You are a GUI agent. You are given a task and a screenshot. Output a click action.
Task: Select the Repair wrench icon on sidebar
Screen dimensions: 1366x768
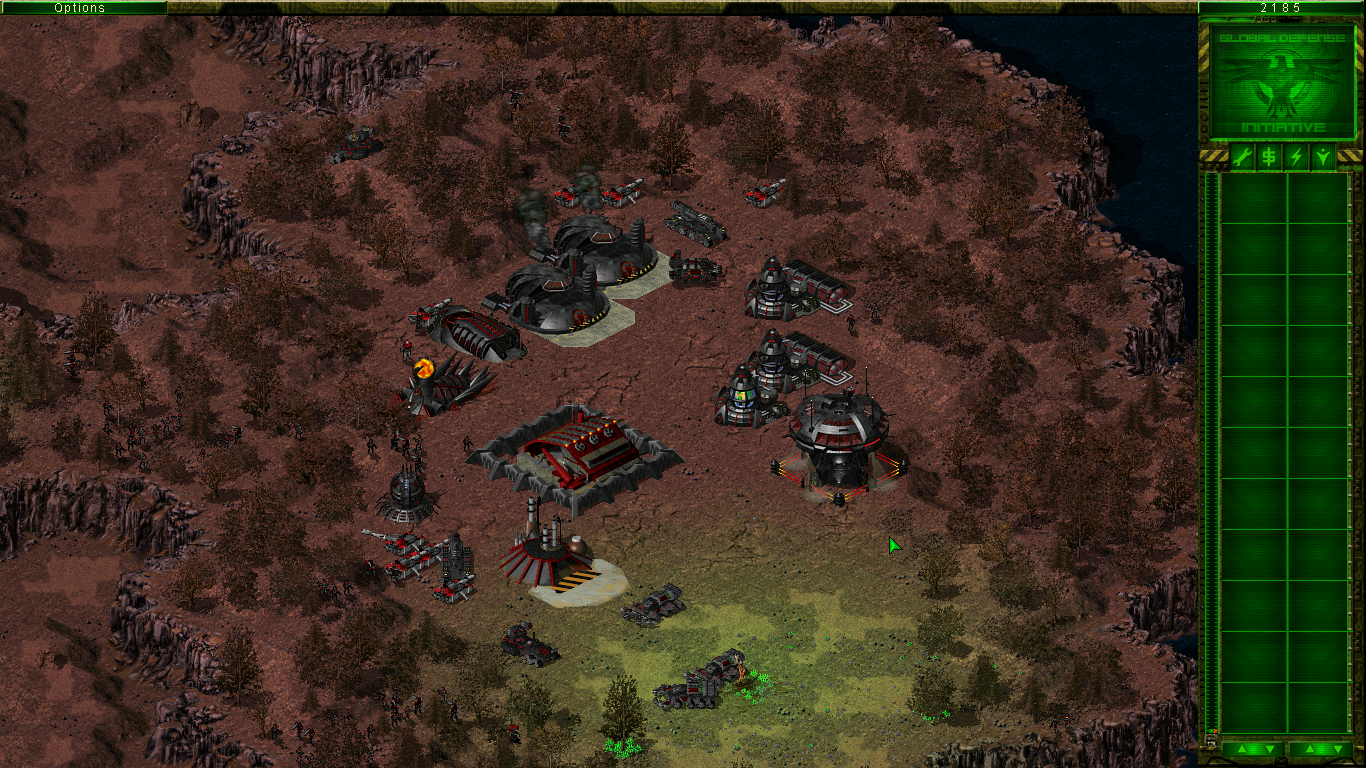coord(1242,156)
